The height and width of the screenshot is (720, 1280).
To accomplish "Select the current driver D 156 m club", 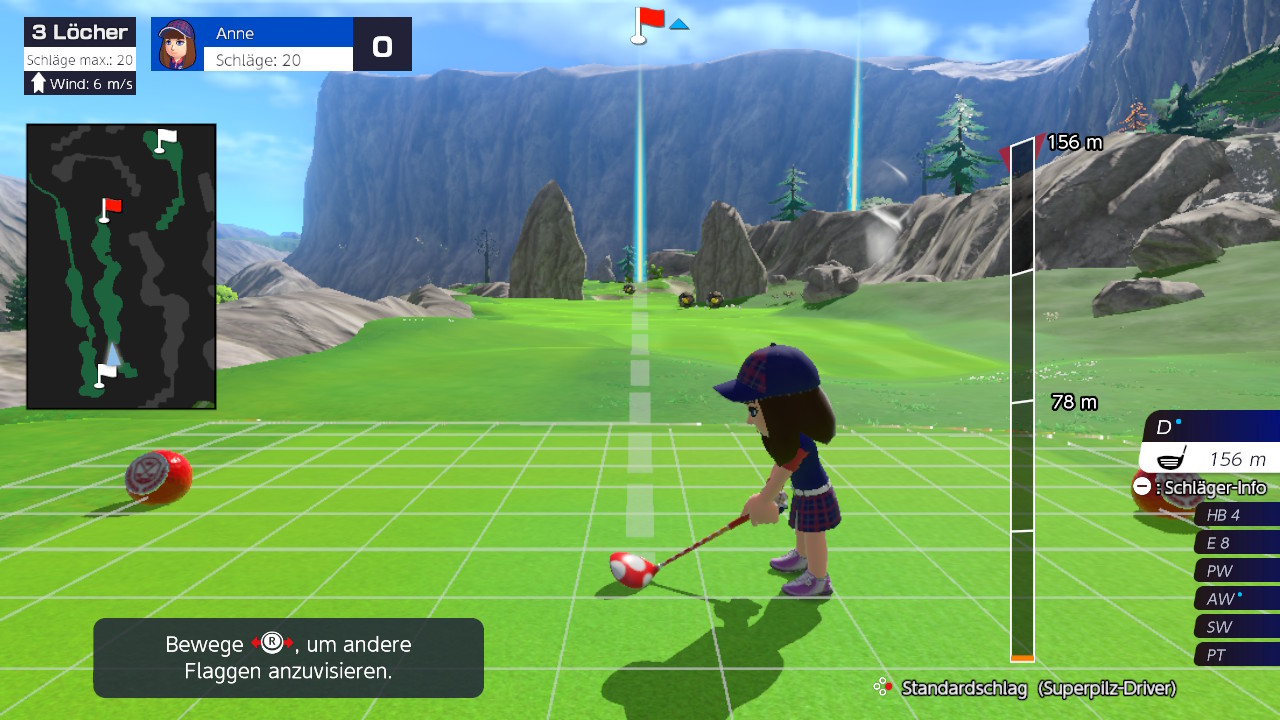I will point(1212,443).
